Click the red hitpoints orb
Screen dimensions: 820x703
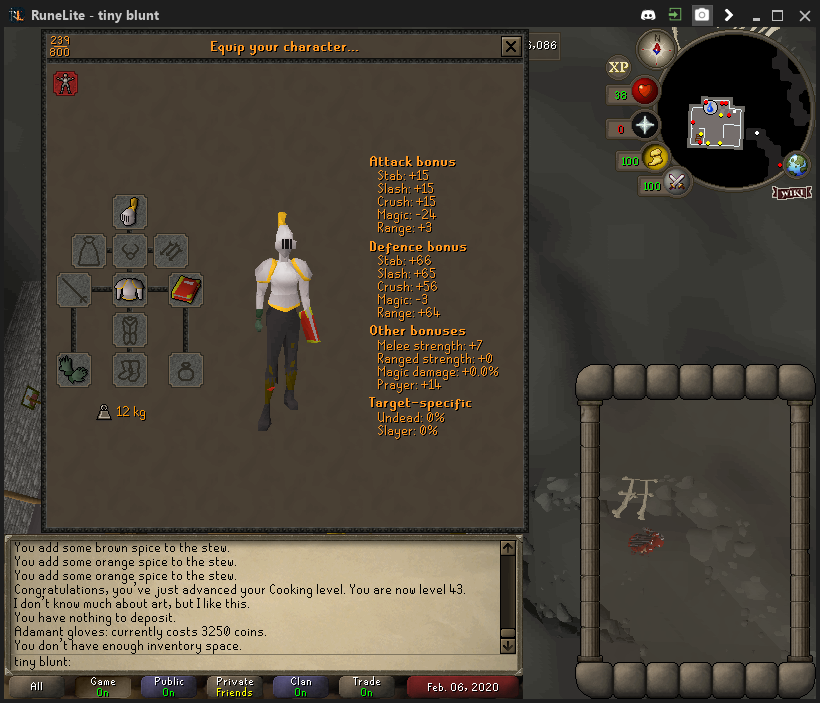point(644,92)
